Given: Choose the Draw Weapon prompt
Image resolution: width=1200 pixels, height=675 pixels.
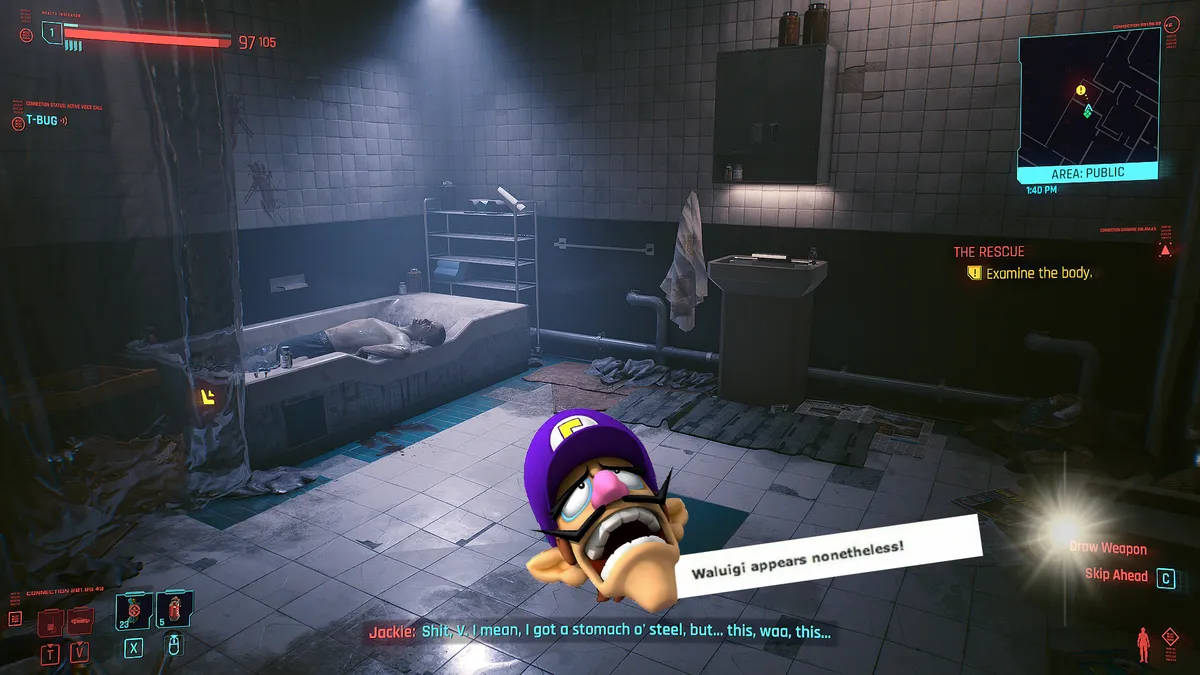Looking at the screenshot, I should pos(1108,548).
